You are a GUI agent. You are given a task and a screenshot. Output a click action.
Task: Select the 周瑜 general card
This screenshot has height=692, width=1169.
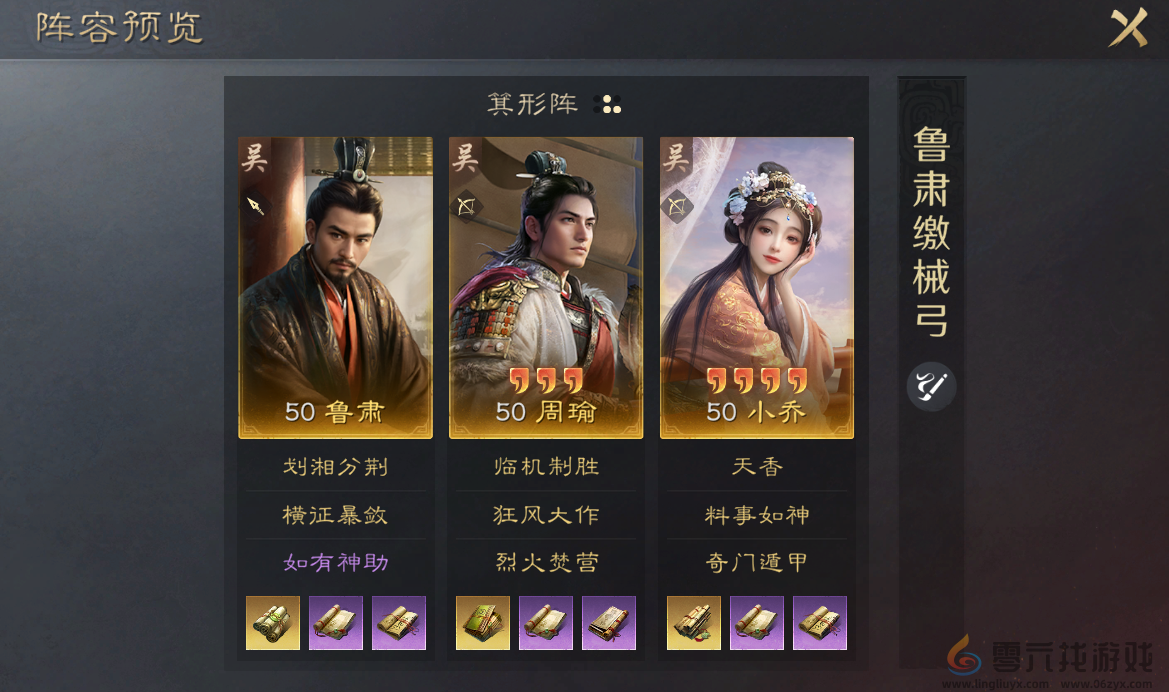(x=546, y=287)
